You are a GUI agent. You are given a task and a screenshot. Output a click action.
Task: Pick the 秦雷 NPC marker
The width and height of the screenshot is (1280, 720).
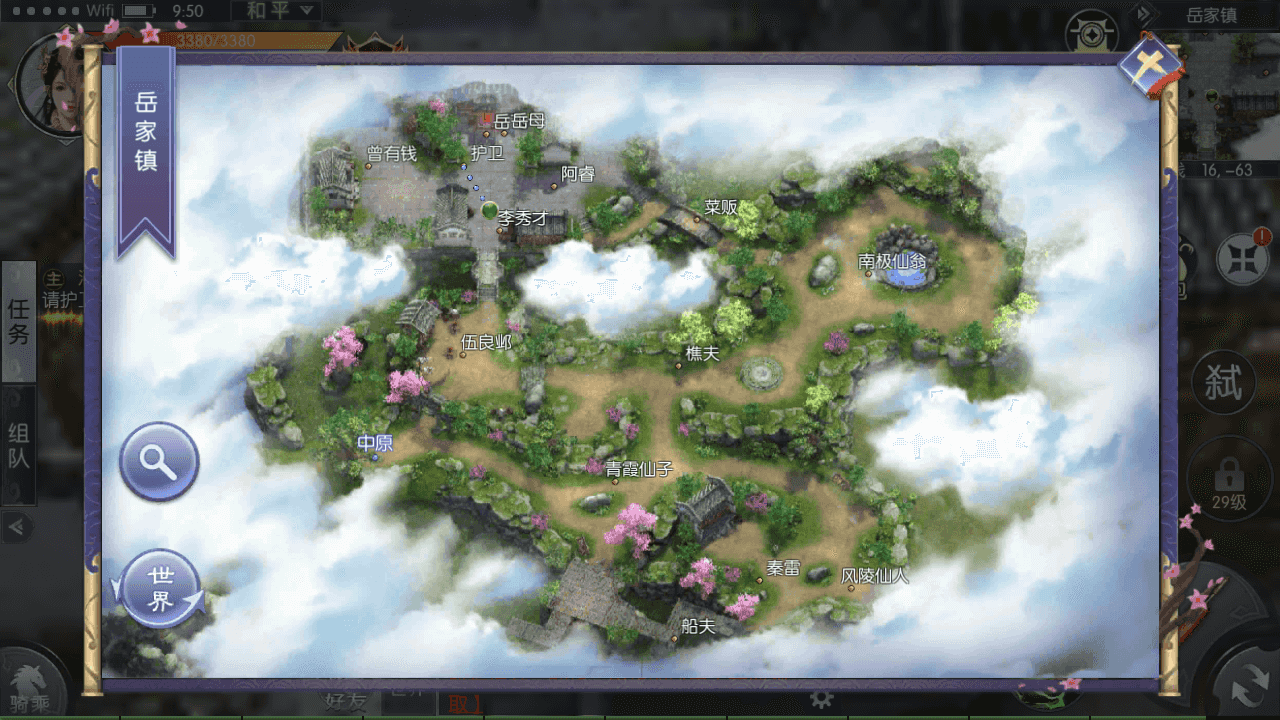pos(782,569)
